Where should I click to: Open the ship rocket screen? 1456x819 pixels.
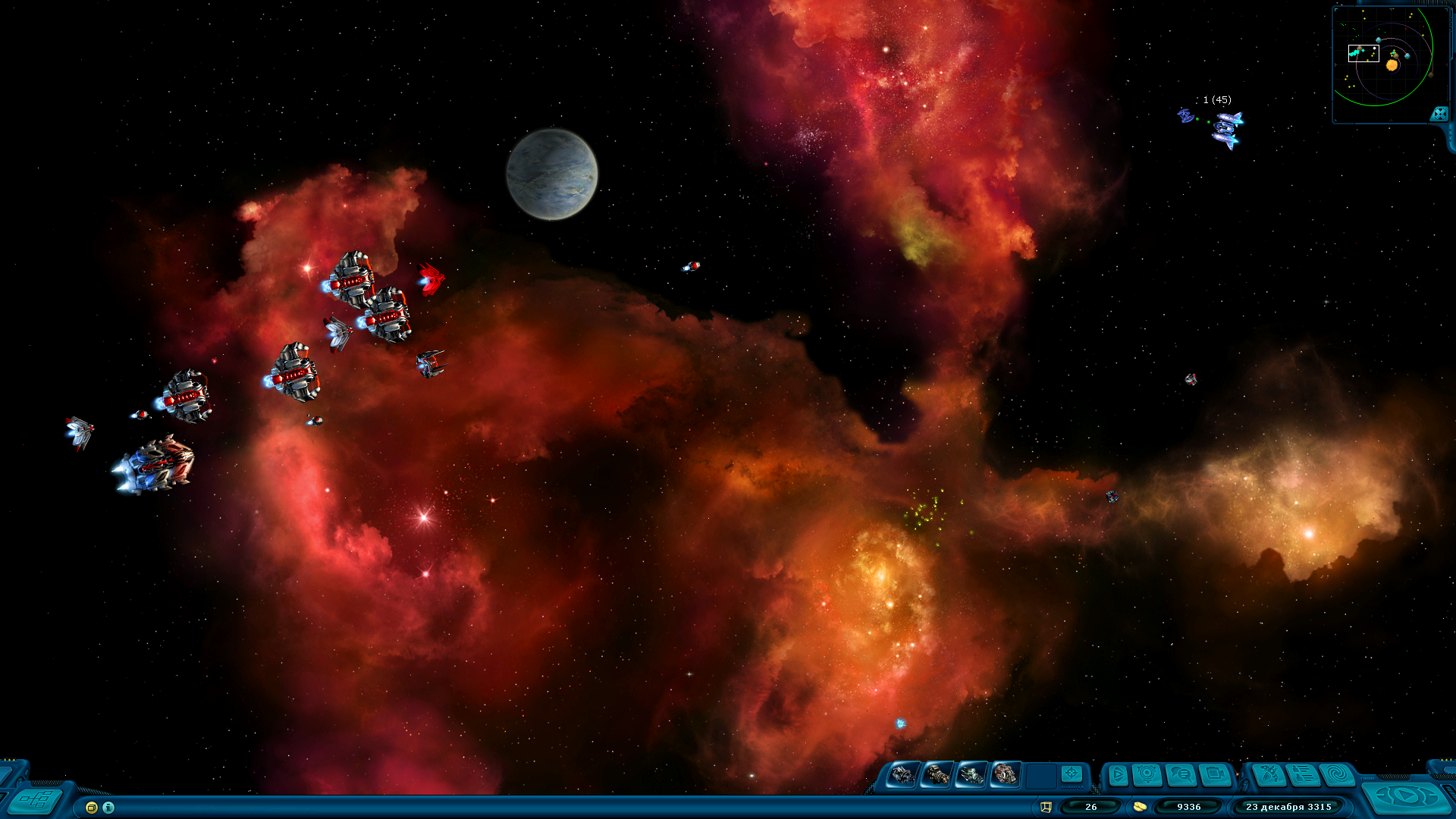click(1269, 775)
